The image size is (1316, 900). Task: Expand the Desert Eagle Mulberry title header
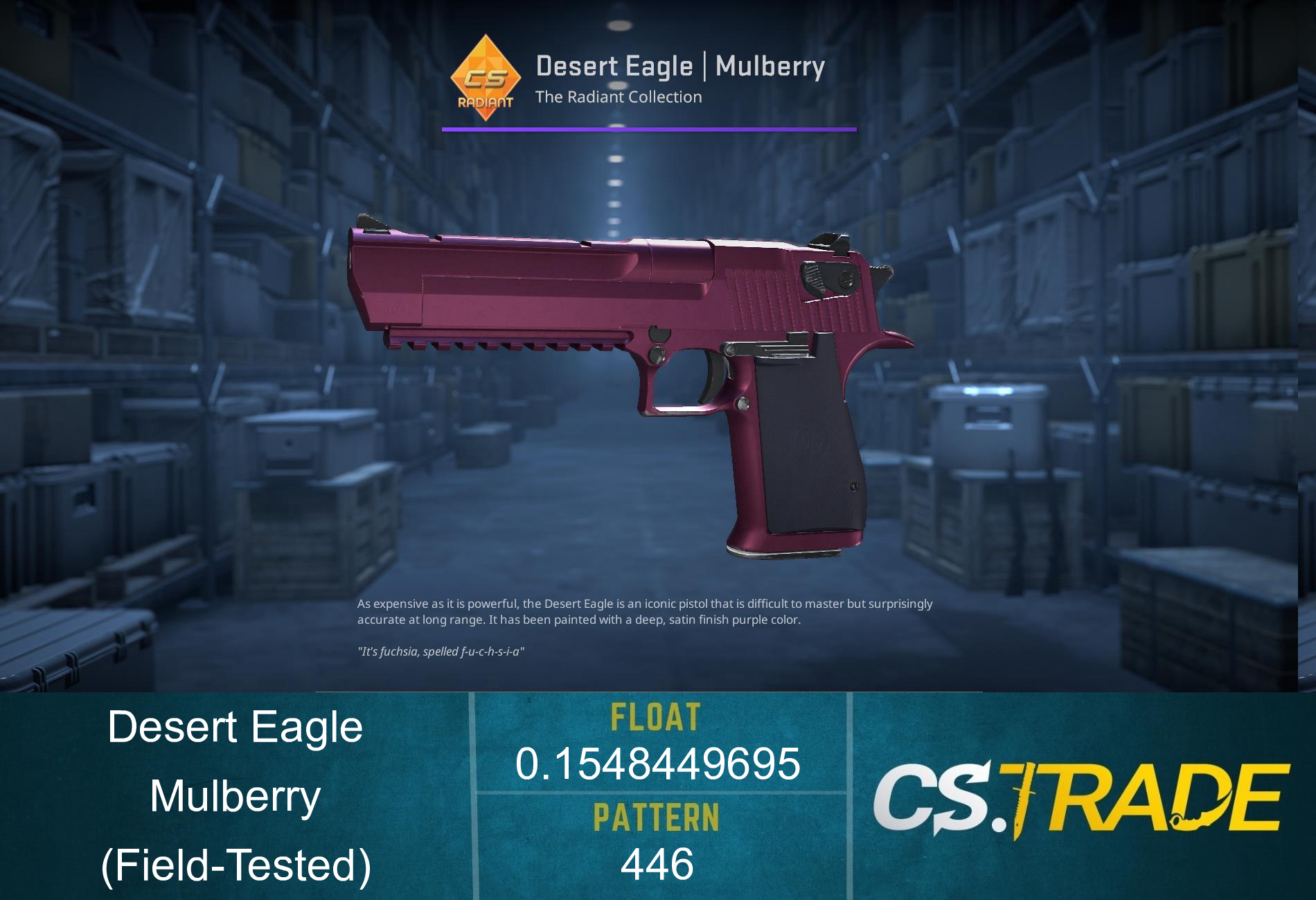click(x=681, y=66)
